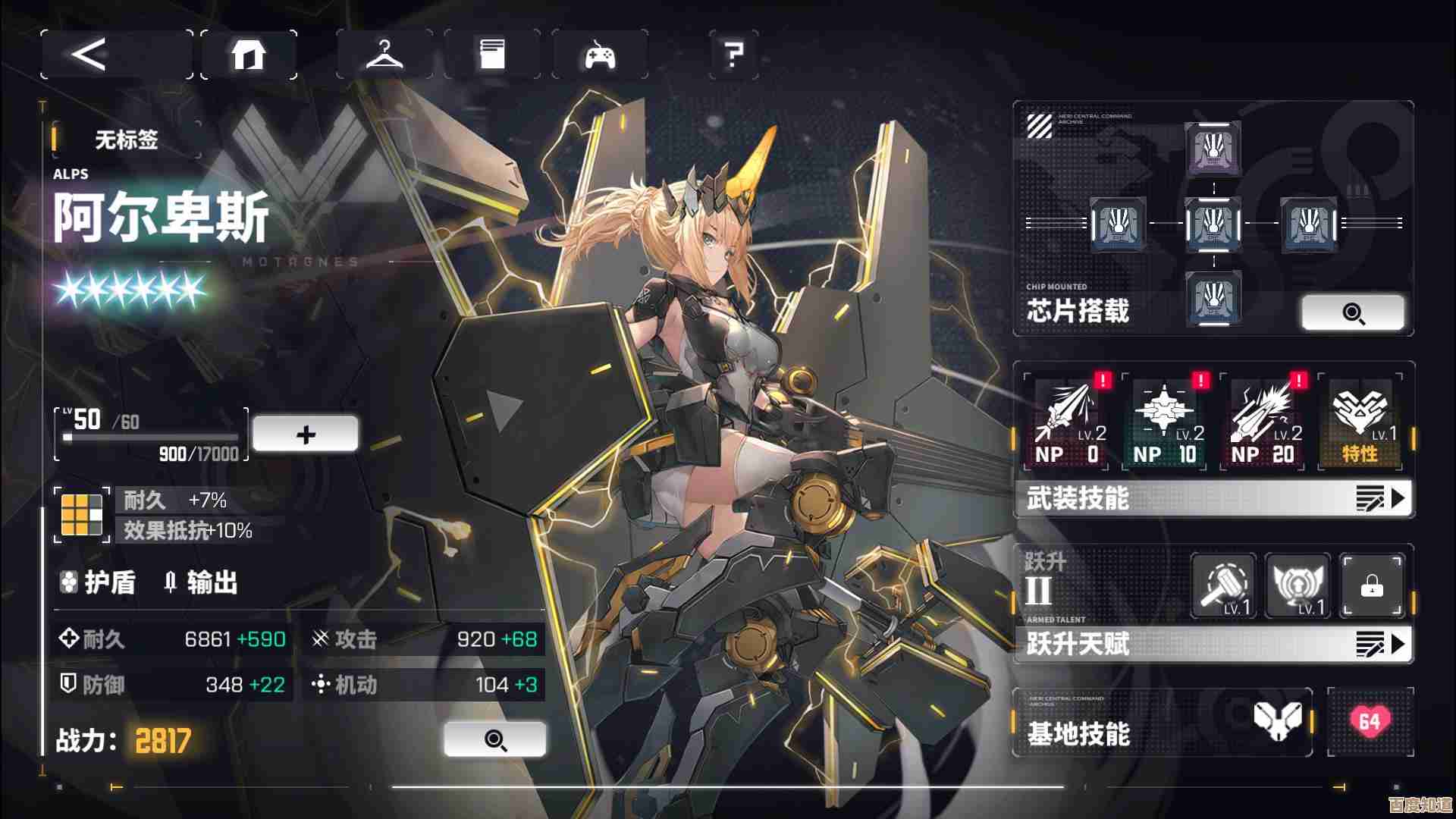Open the 芯片搭载 chip detail magnifier
This screenshot has height=819, width=1456.
1354,312
